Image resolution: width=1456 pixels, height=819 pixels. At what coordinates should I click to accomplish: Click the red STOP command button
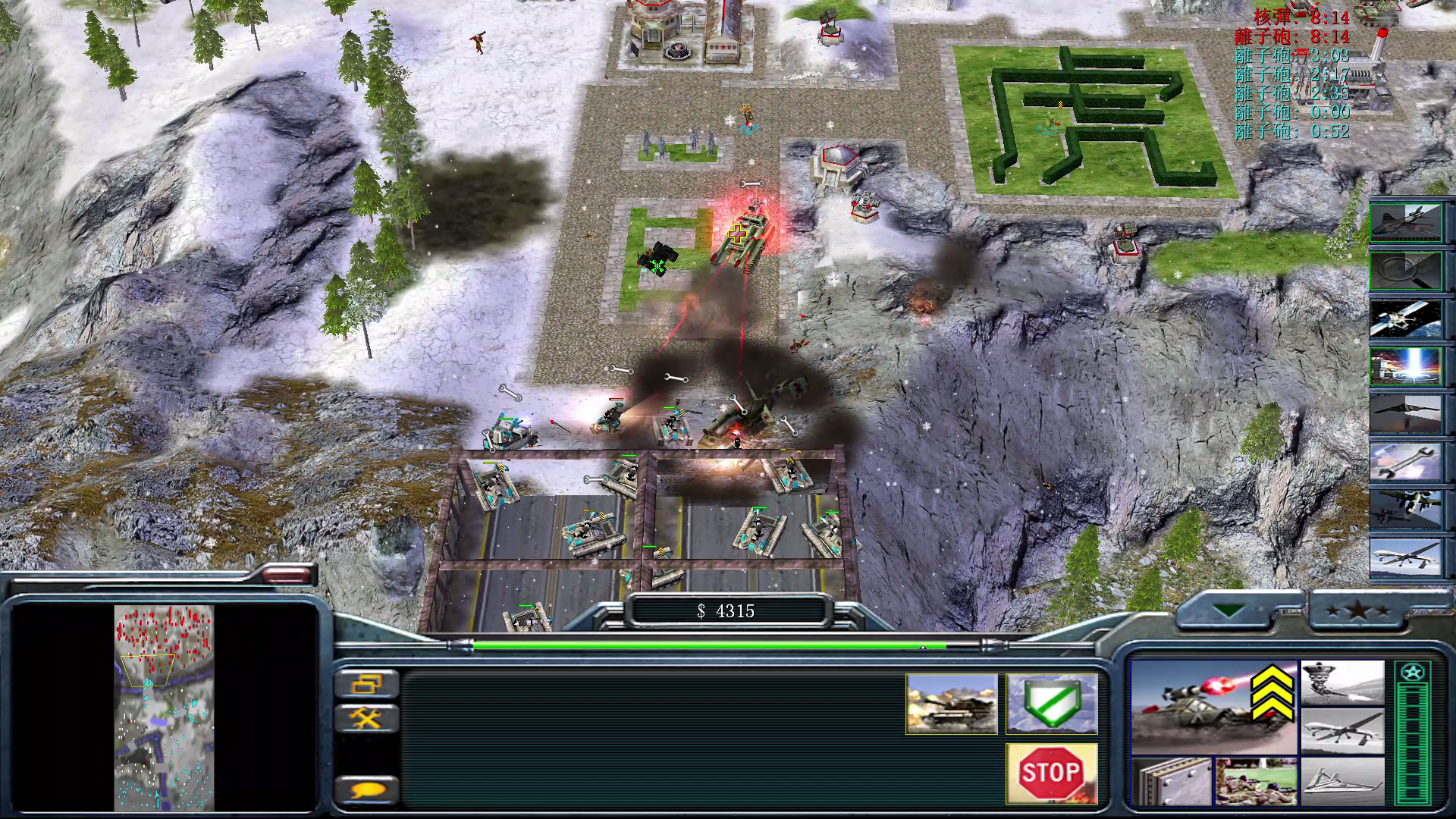coord(1051,773)
